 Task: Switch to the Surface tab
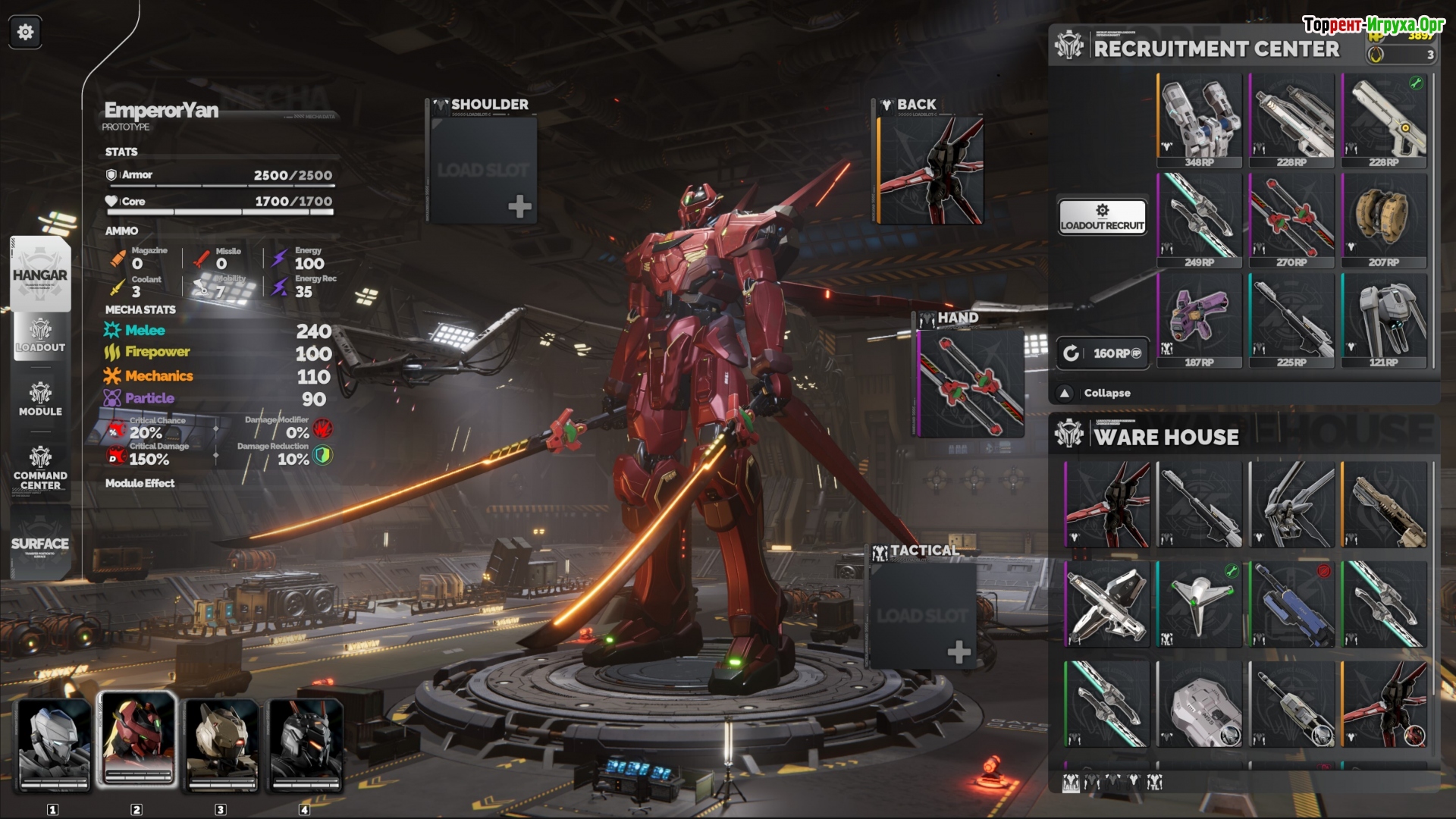click(40, 543)
